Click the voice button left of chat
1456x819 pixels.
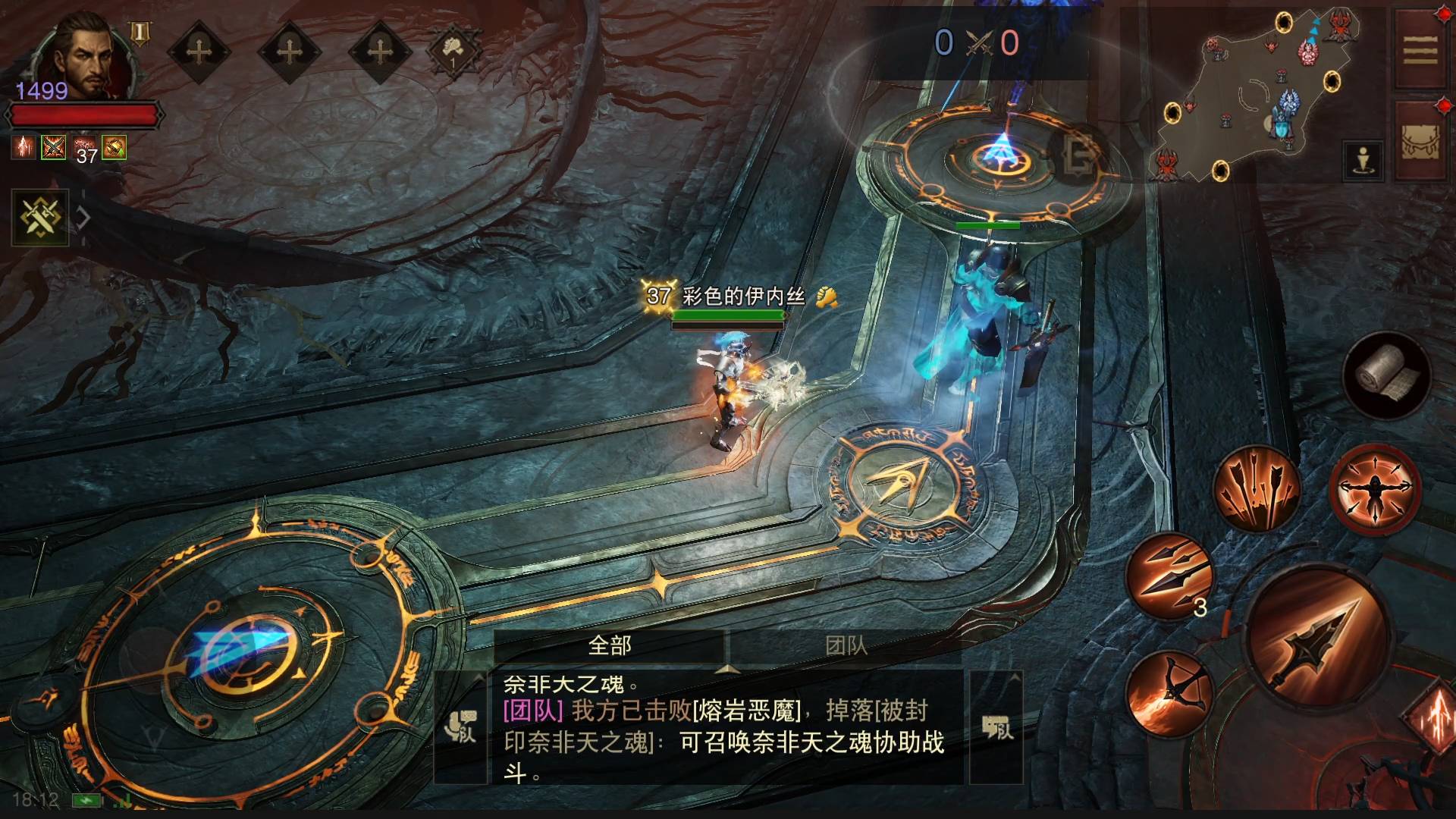(460, 728)
